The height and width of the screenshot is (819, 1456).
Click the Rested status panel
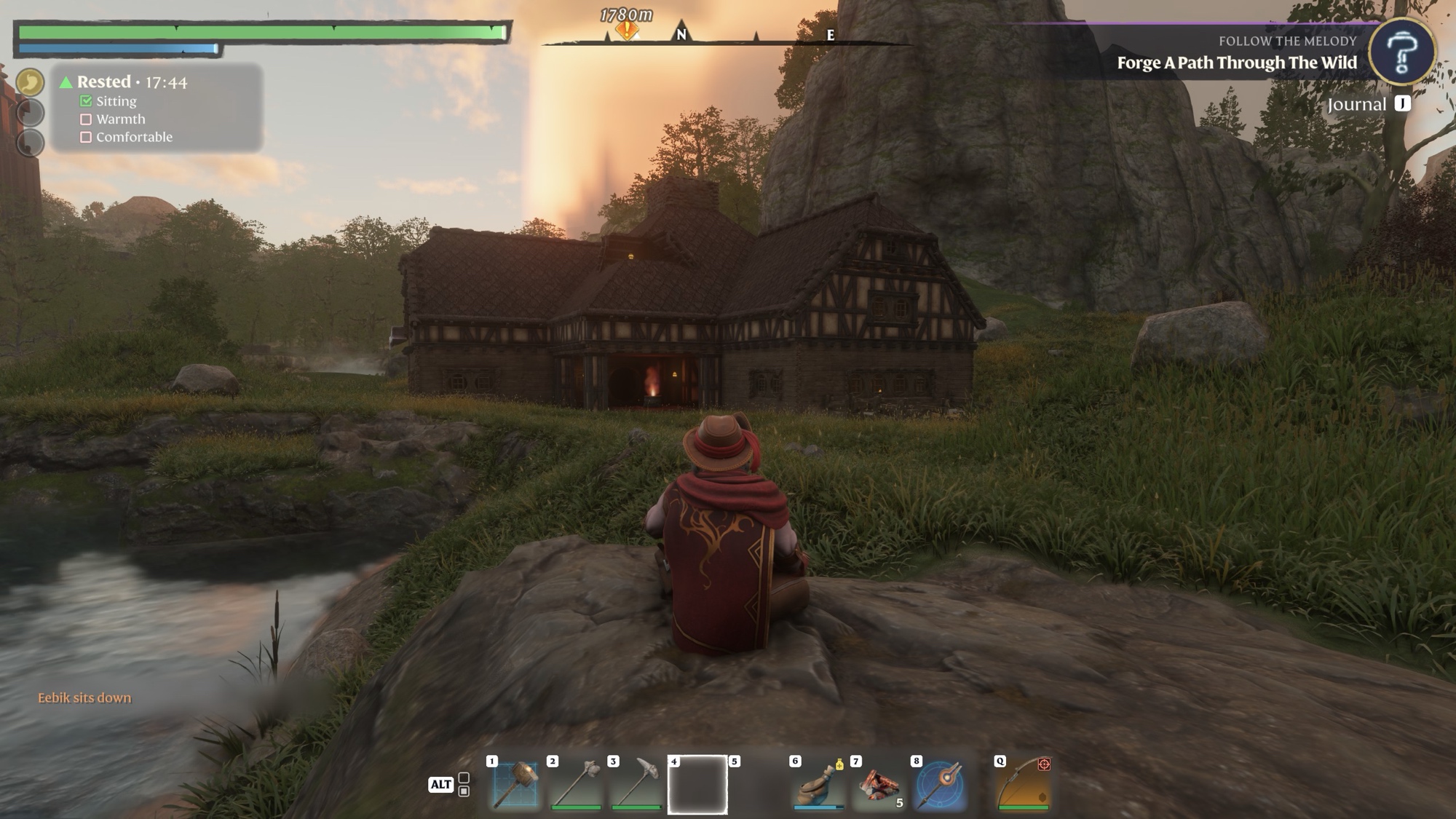coord(157,108)
